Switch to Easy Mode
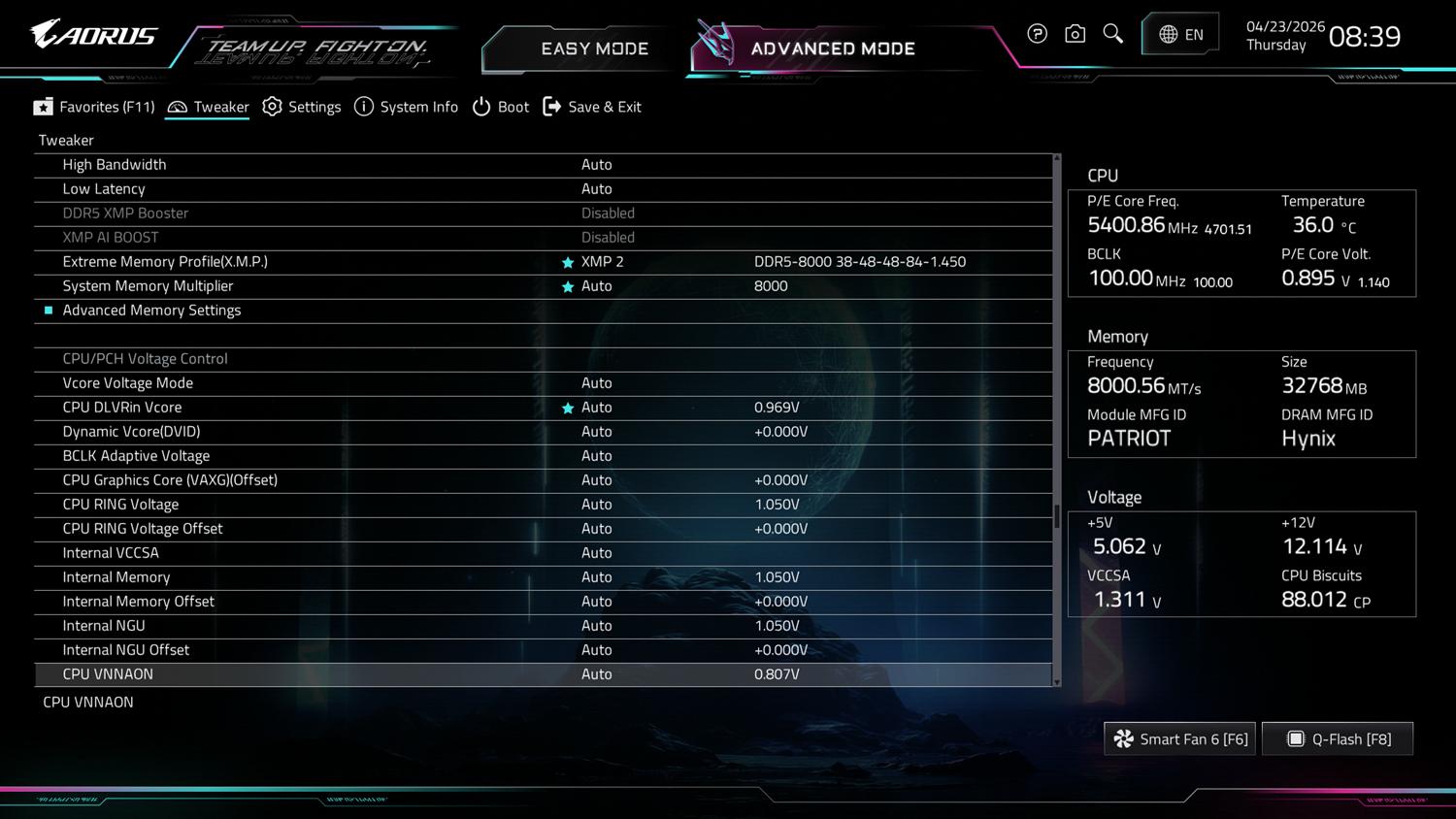The width and height of the screenshot is (1456, 819). [593, 49]
